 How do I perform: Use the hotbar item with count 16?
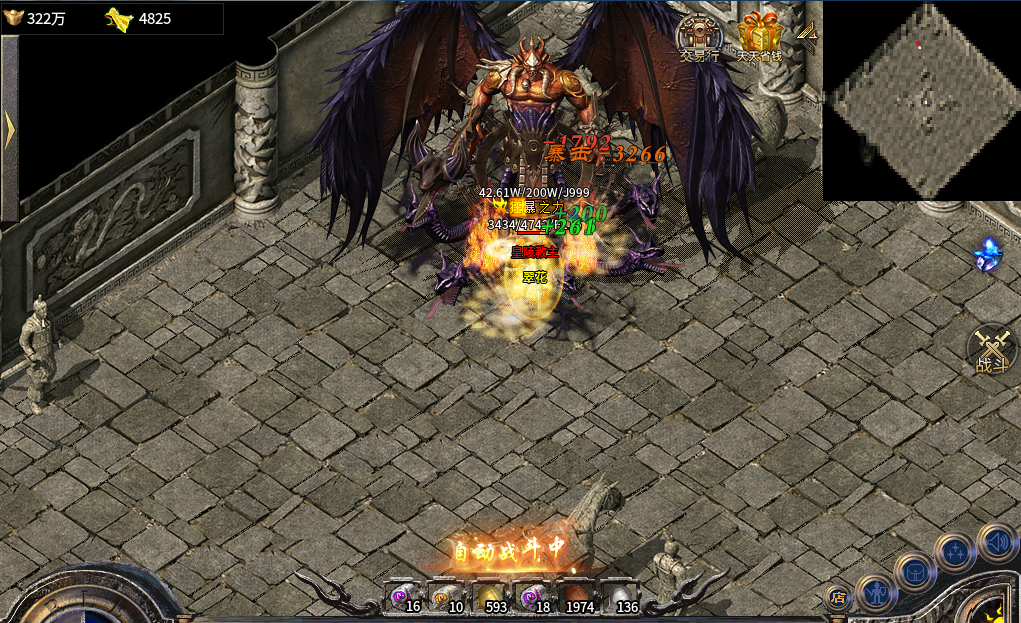[405, 597]
